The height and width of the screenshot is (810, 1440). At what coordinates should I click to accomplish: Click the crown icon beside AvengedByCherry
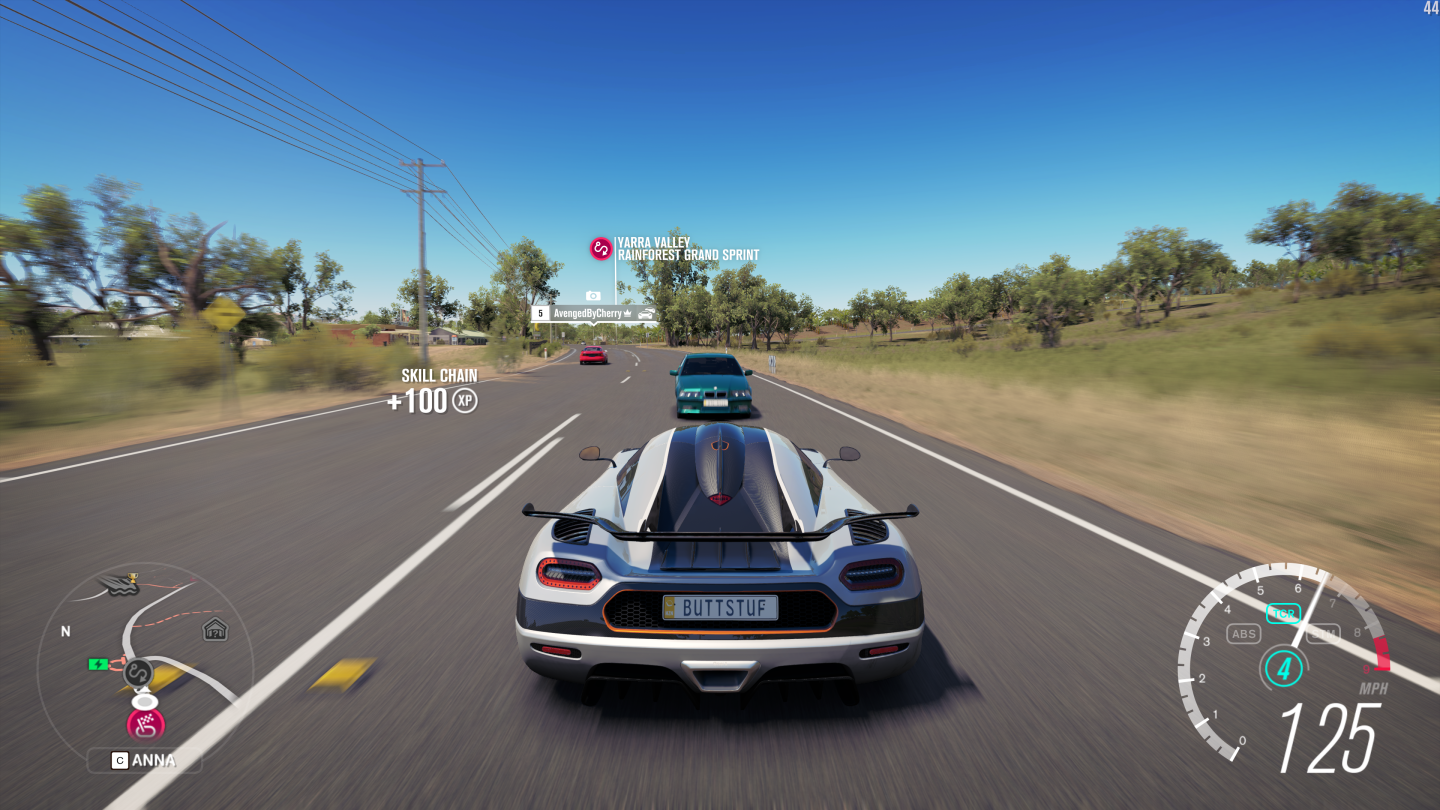pos(627,313)
